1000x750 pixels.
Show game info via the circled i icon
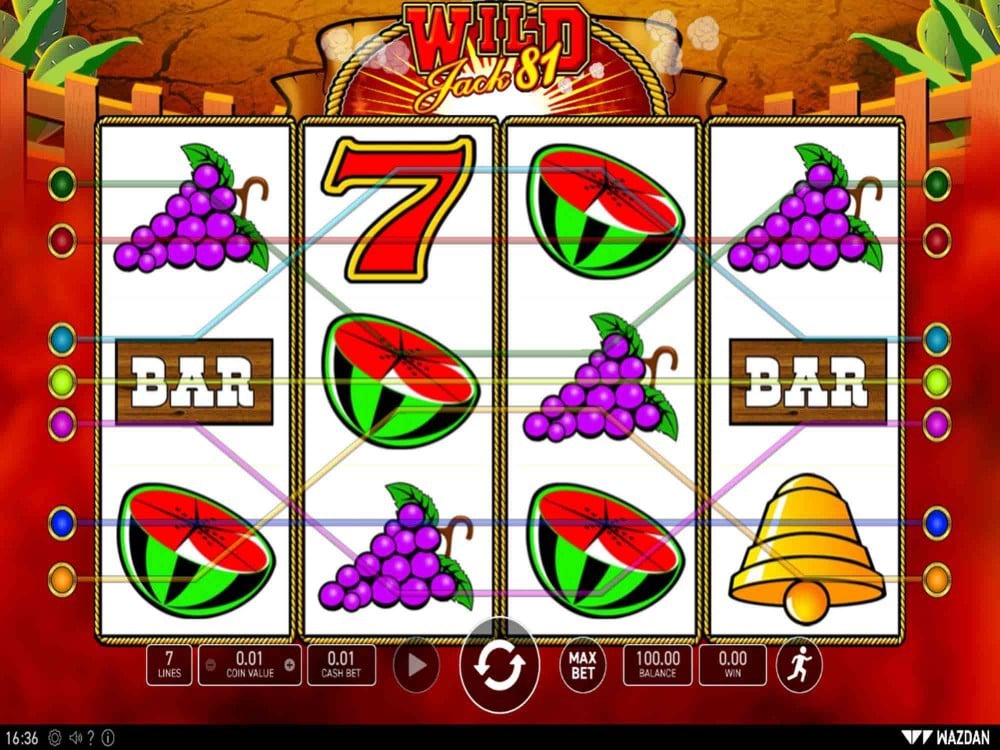click(x=108, y=738)
